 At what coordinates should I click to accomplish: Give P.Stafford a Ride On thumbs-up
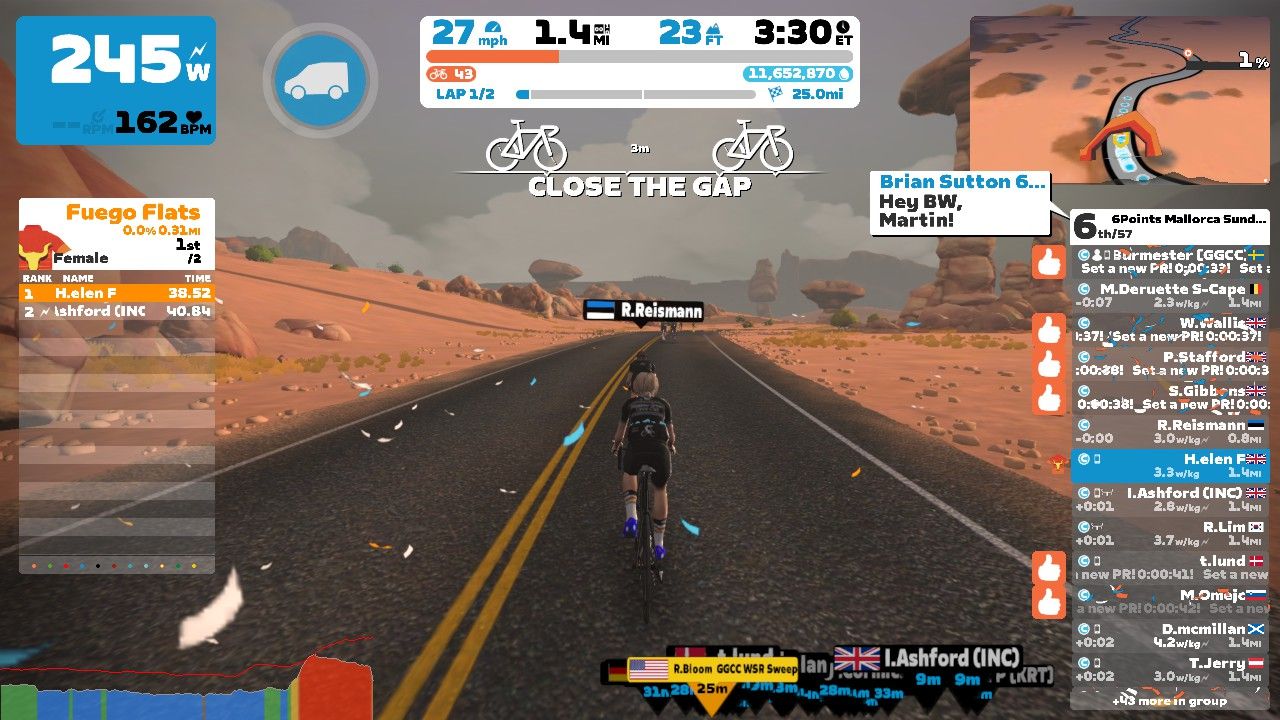(x=1049, y=364)
